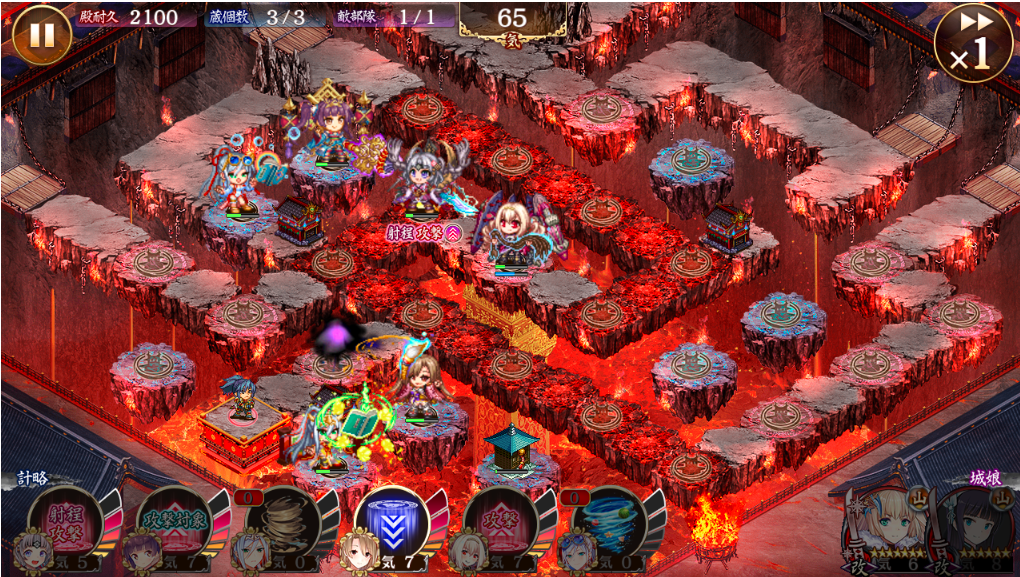Activate the glowing blue down-arrows stratagem
The height and width of the screenshot is (577, 1020).
[x=391, y=521]
